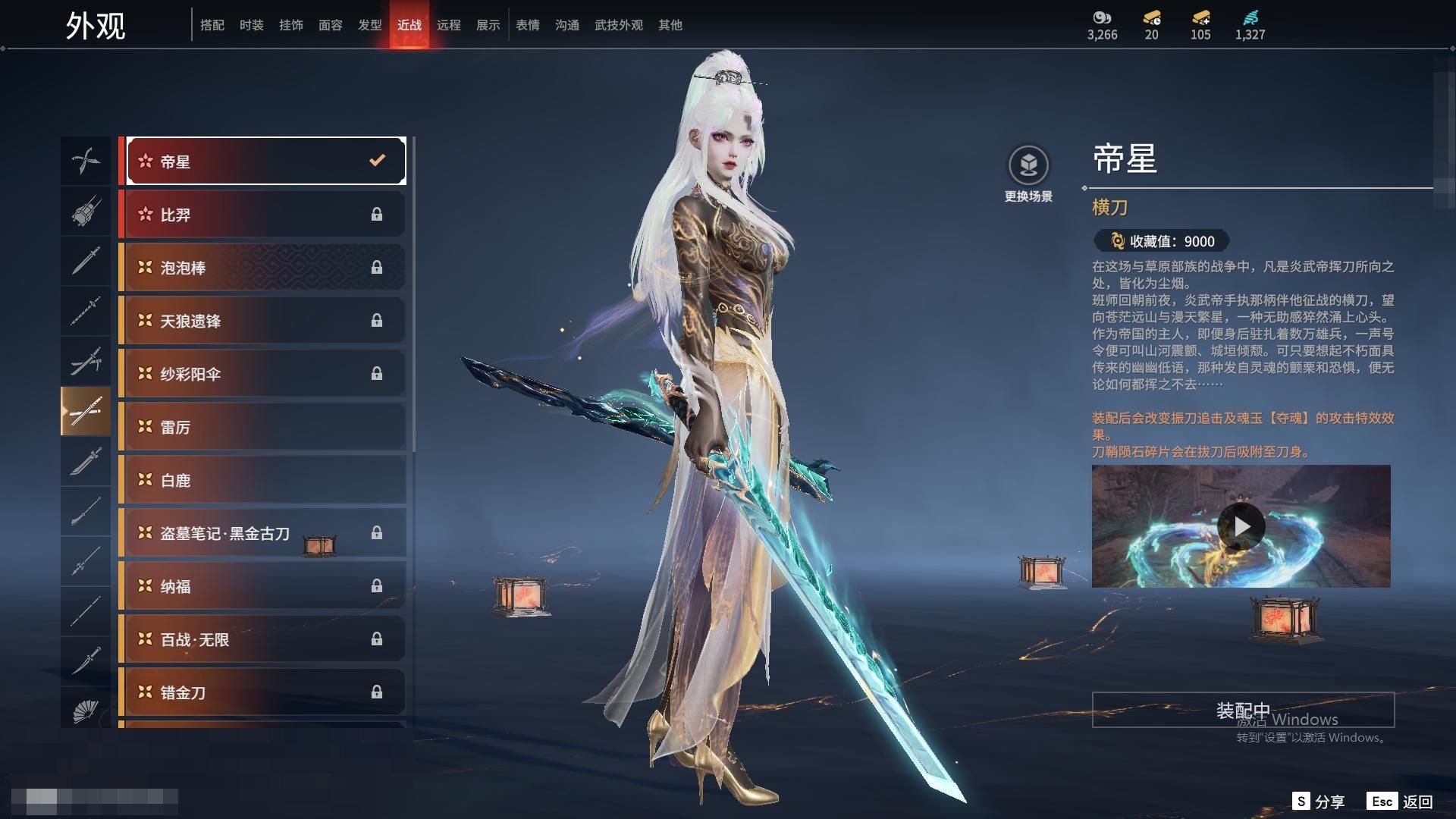Click the 装配中 equip button
Screen dimensions: 1456x819
[1243, 710]
